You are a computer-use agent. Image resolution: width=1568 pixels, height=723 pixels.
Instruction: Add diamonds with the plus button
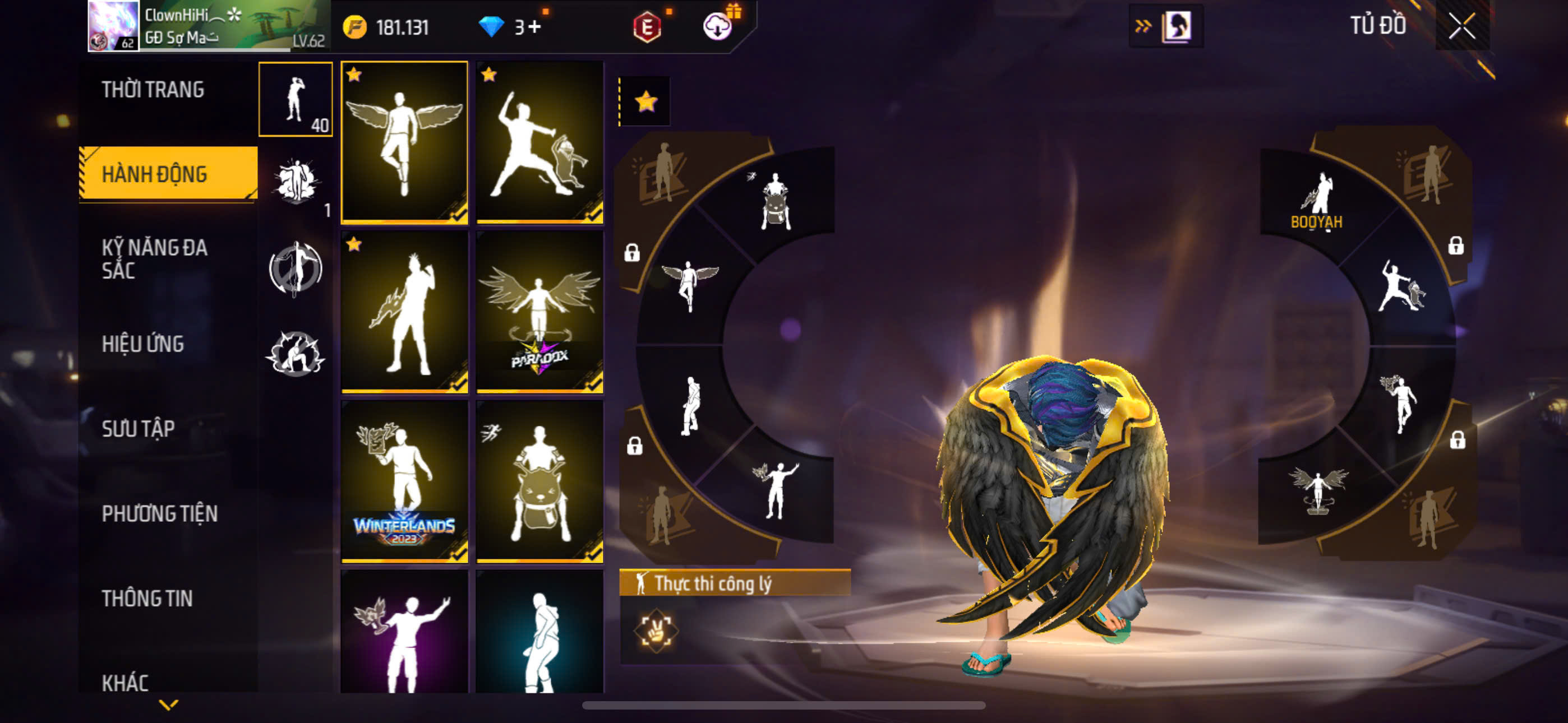pyautogui.click(x=534, y=27)
